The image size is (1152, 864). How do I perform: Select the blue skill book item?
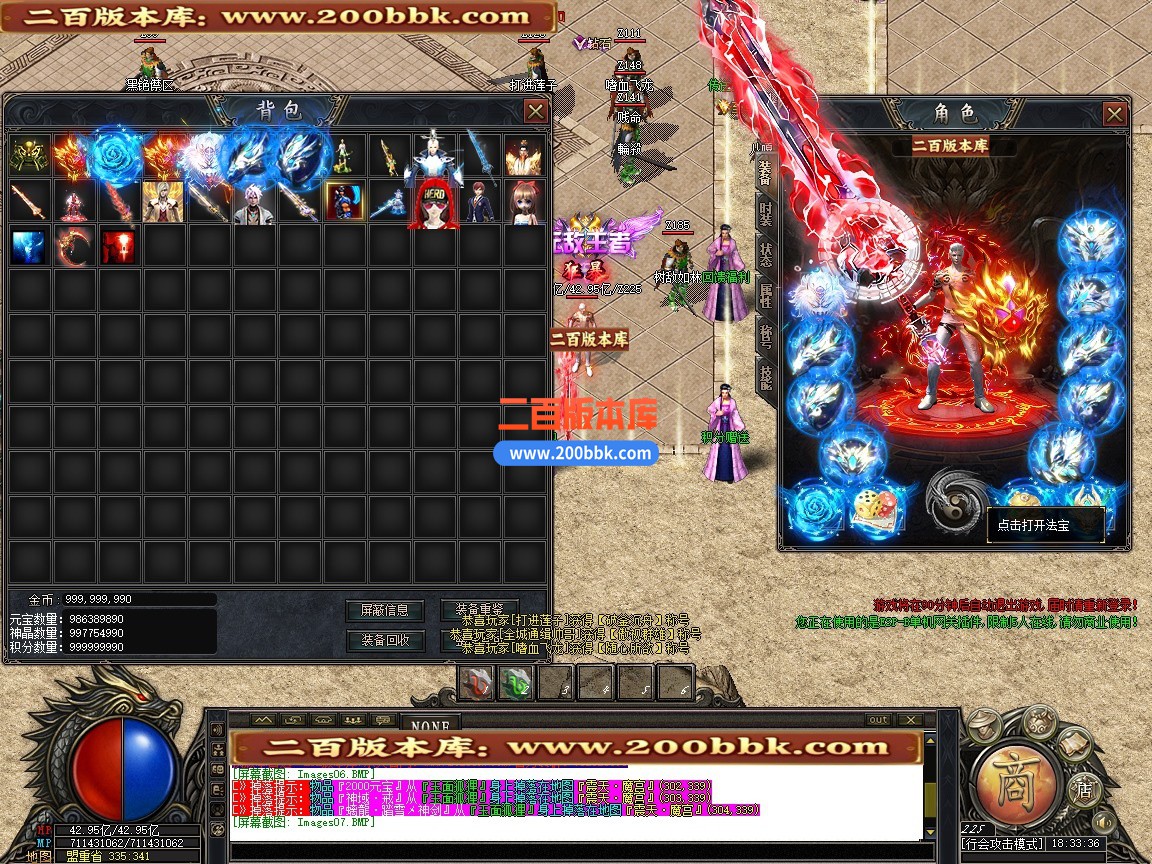click(x=28, y=246)
